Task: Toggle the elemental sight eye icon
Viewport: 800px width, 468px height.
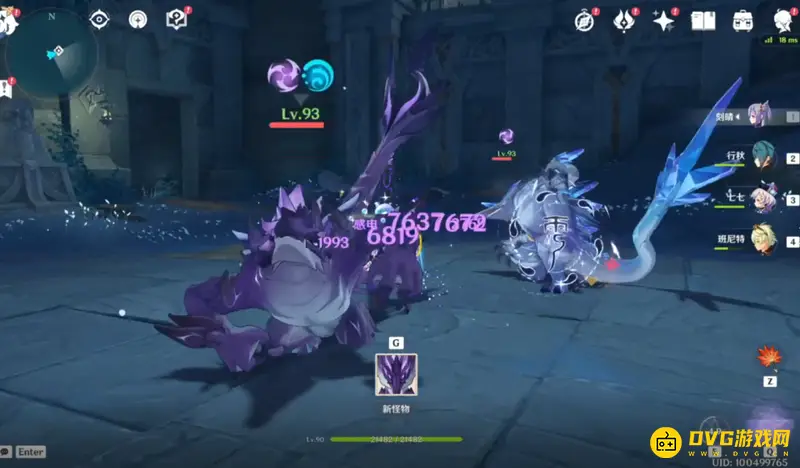Action: click(99, 19)
